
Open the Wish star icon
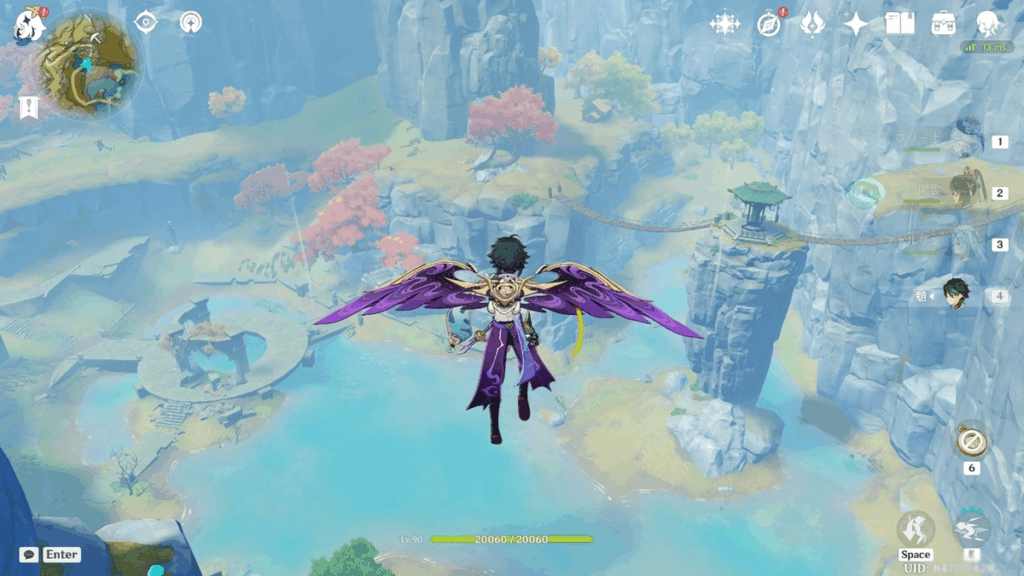coord(856,24)
